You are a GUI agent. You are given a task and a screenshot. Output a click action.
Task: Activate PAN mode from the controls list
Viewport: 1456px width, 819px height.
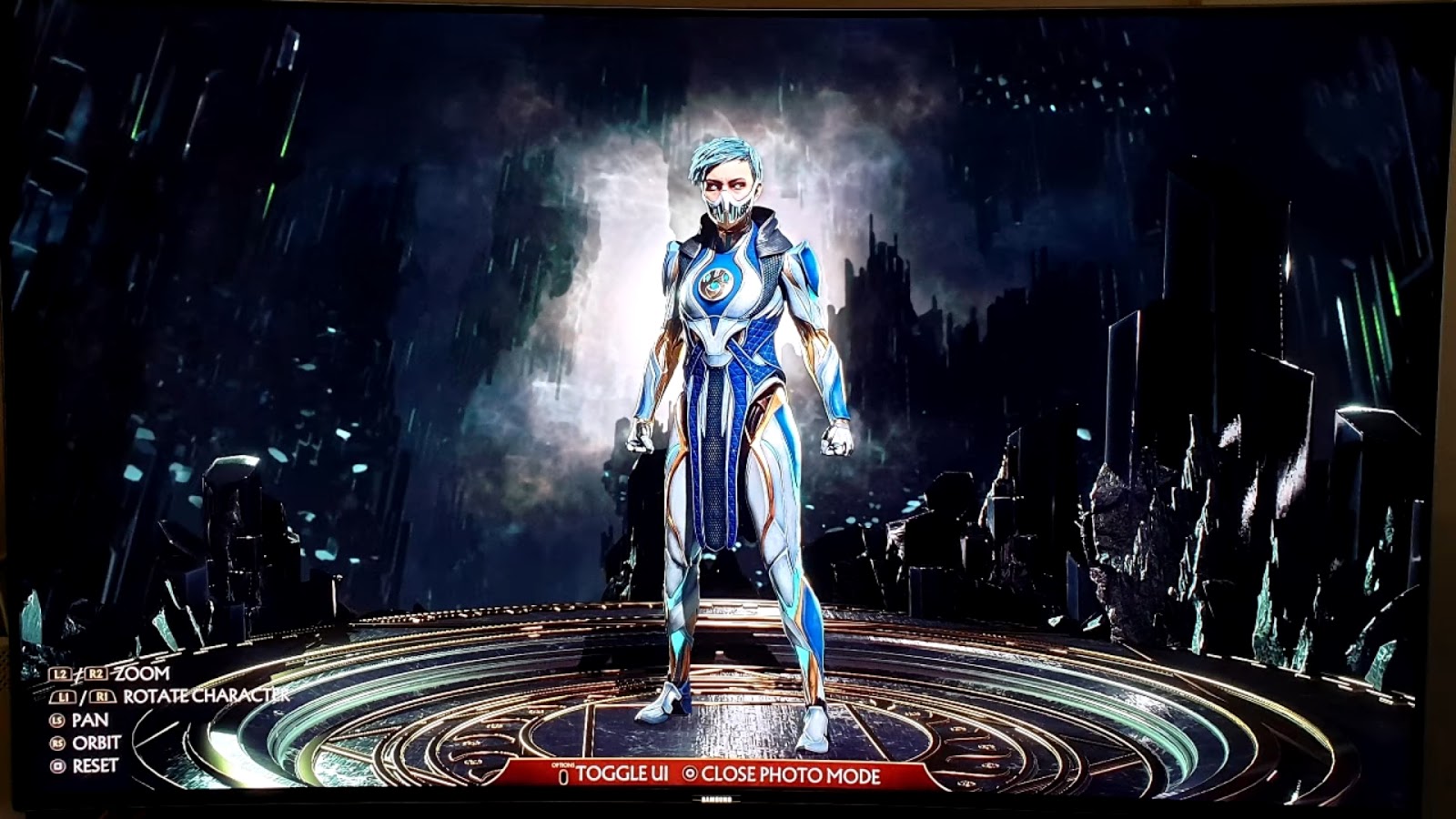click(x=89, y=721)
